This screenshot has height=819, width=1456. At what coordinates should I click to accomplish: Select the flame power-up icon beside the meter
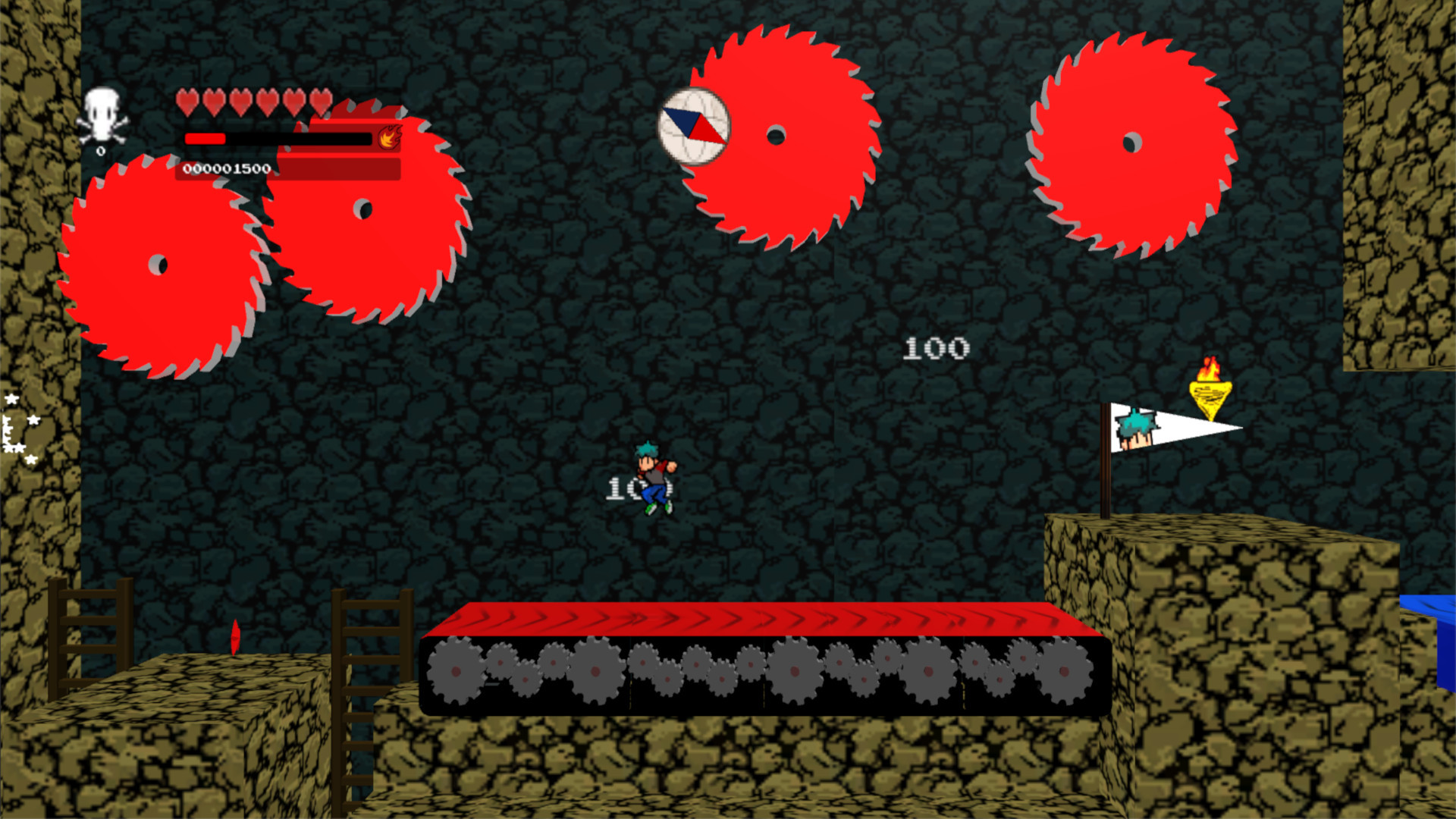point(389,139)
